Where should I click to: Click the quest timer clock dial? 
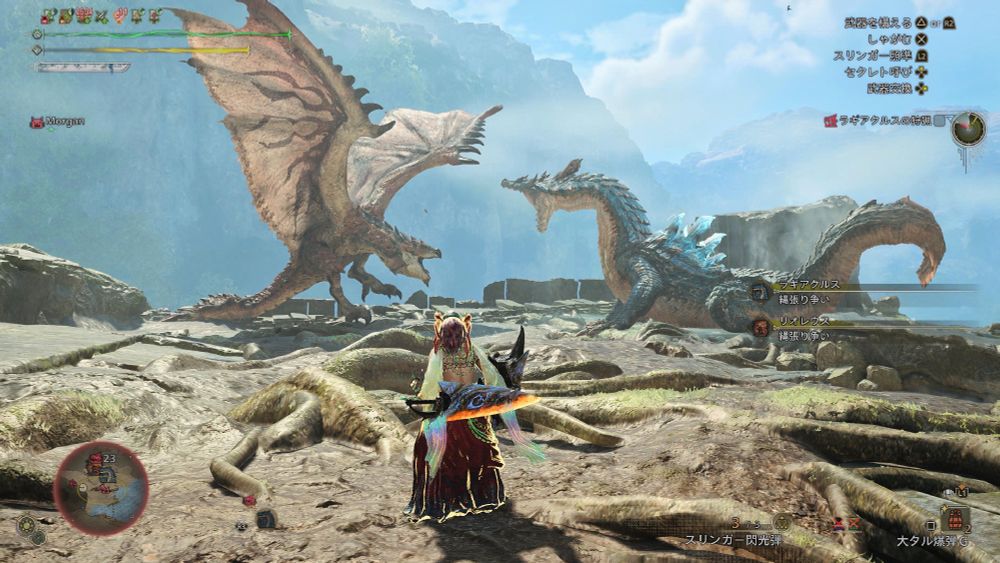coord(967,128)
